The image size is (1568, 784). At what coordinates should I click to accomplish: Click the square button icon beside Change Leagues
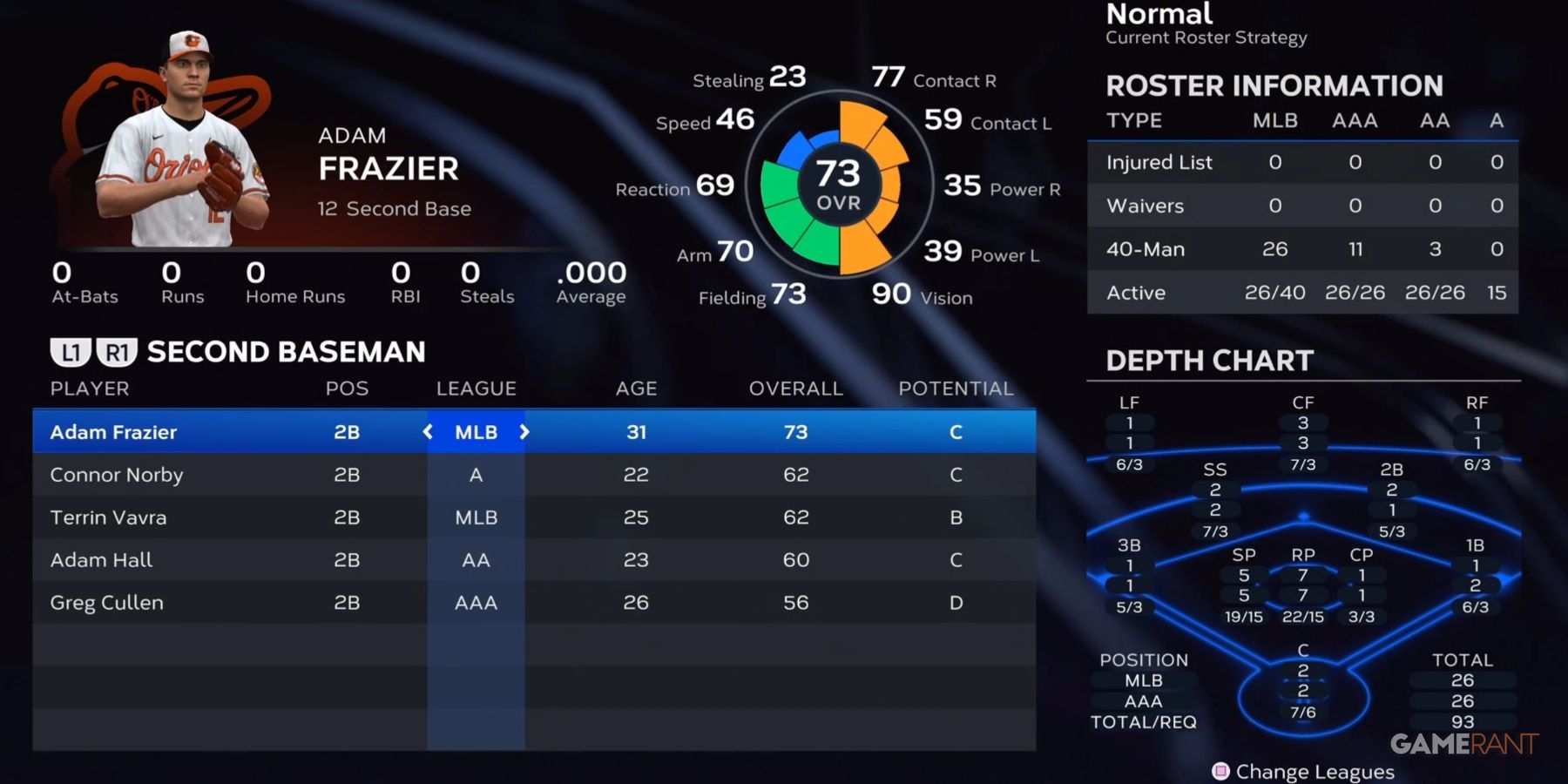pos(1223,771)
